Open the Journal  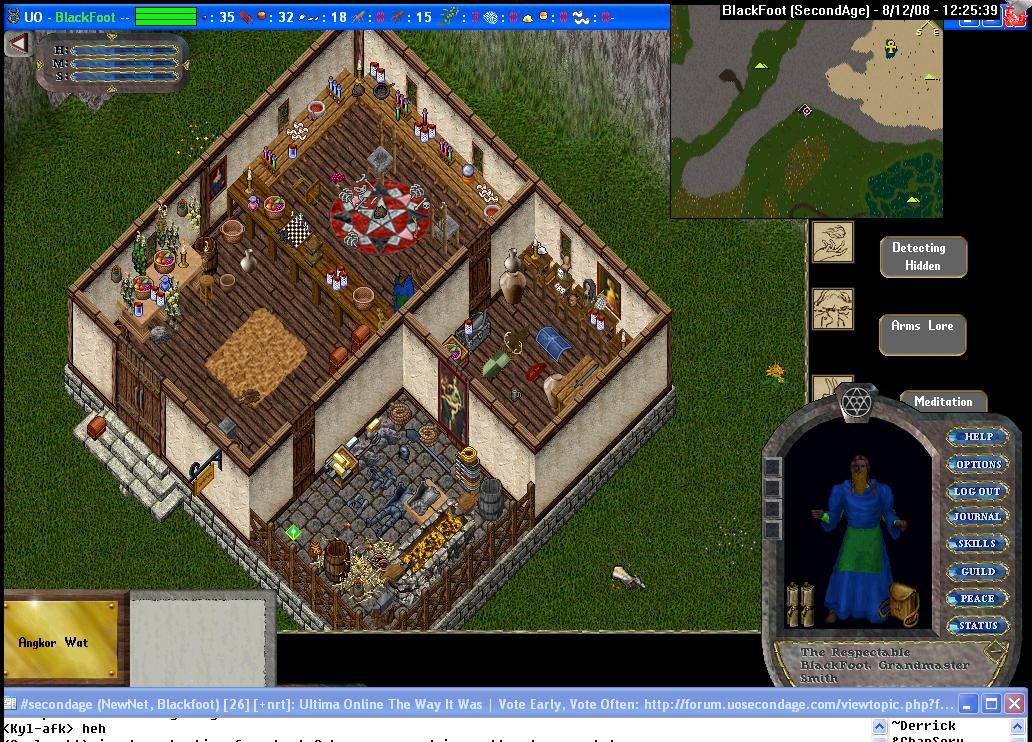(977, 517)
